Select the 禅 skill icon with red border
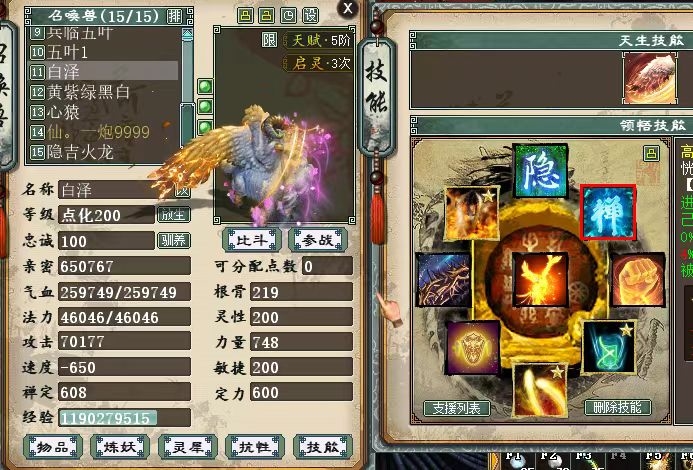Screen dimensions: 693x470 (608, 212)
